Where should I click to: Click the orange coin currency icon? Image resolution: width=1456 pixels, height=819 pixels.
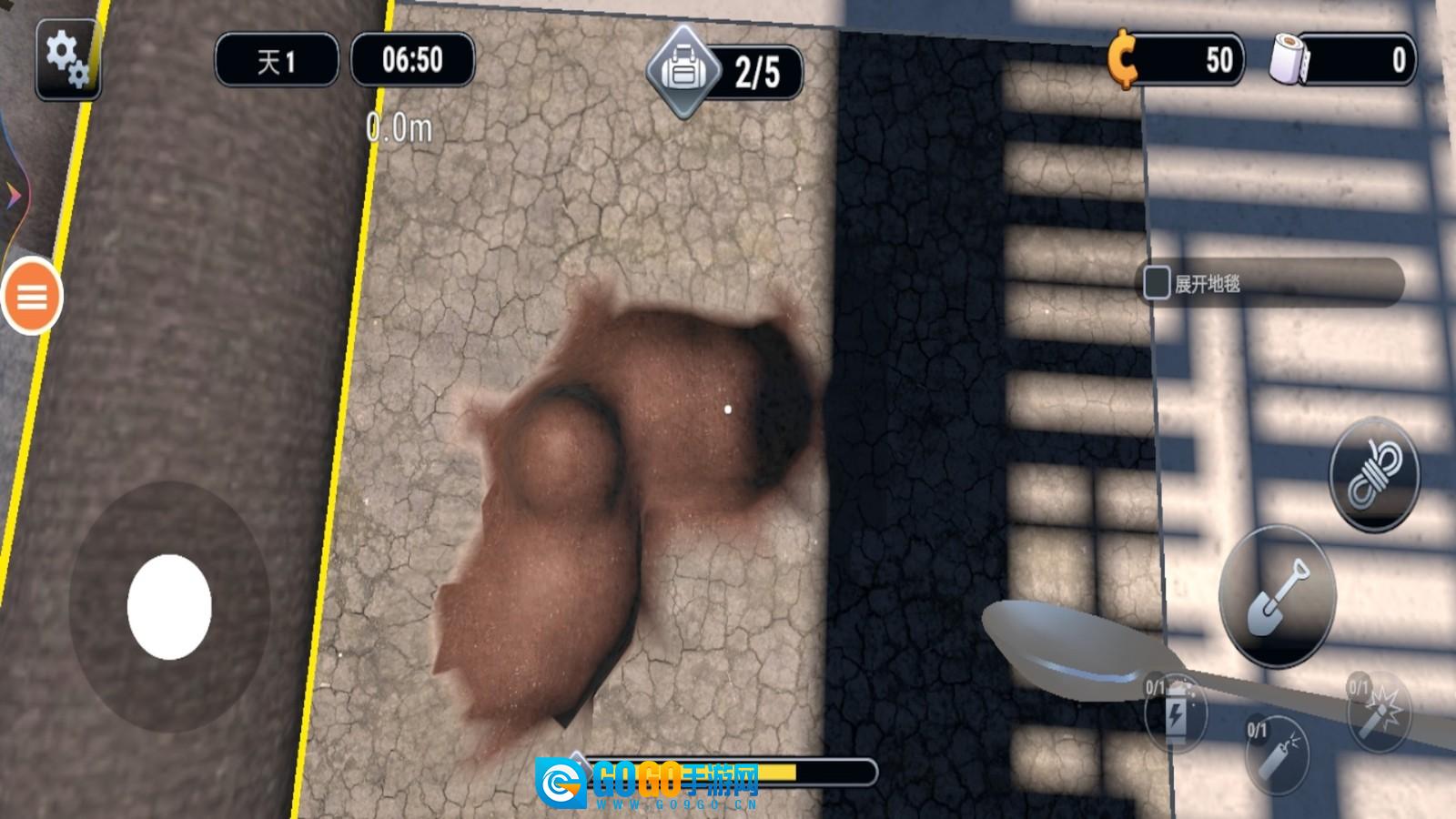[1124, 59]
